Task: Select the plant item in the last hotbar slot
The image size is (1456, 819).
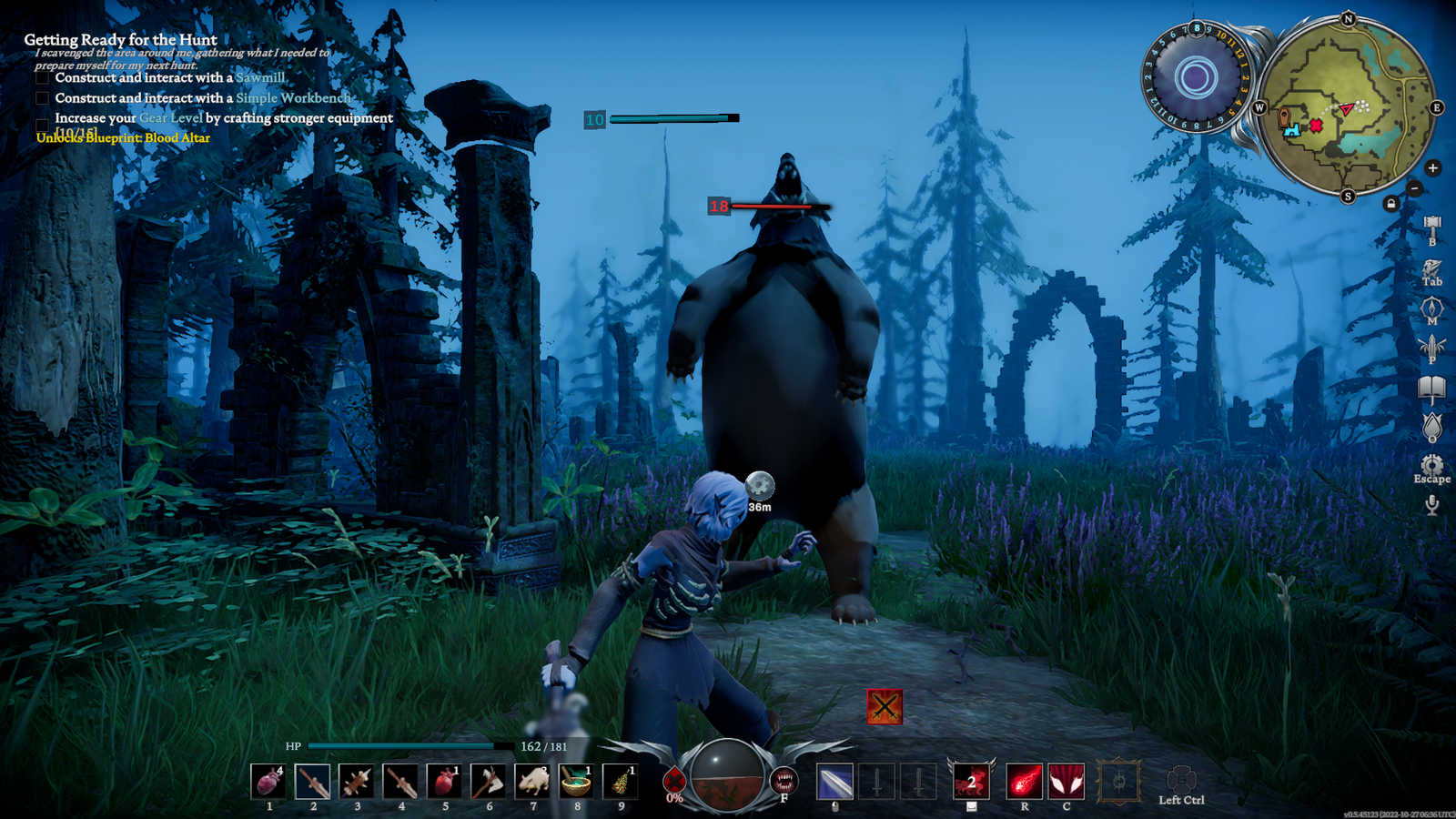Action: click(621, 782)
